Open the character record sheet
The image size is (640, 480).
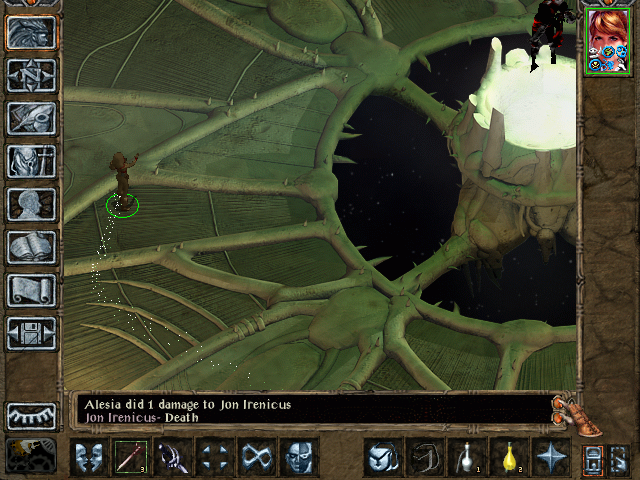pyautogui.click(x=31, y=204)
